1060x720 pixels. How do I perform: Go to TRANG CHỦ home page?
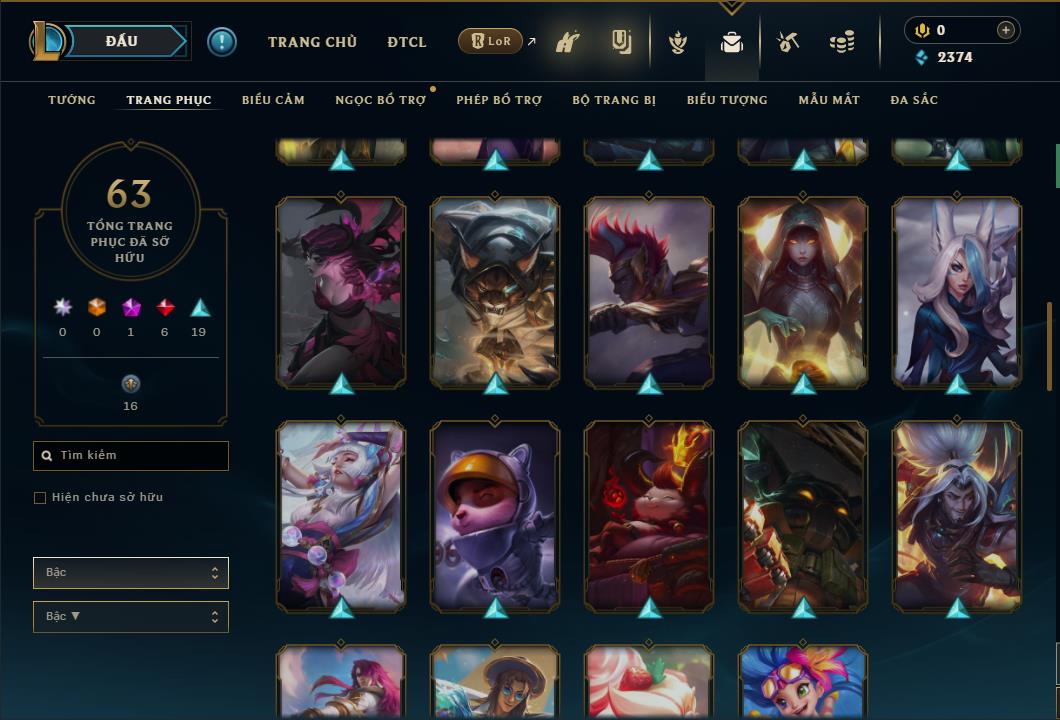click(x=312, y=42)
